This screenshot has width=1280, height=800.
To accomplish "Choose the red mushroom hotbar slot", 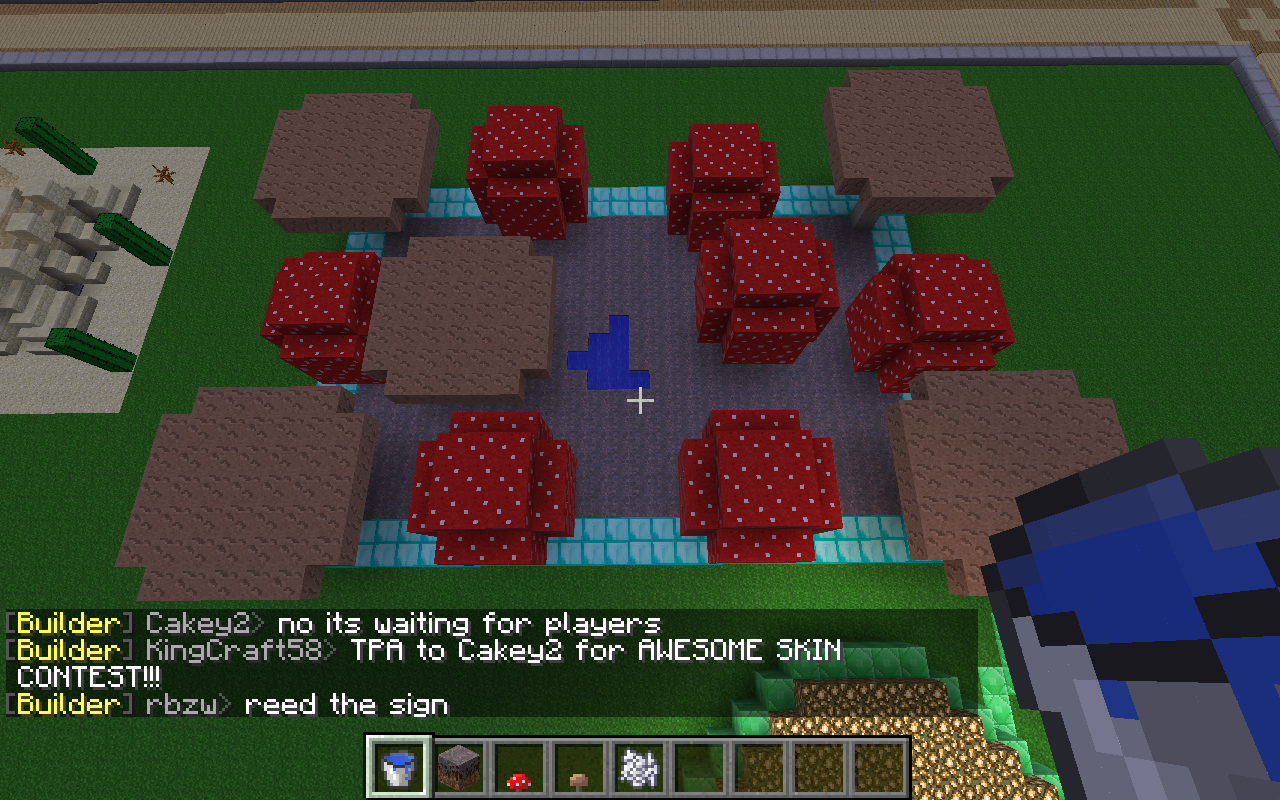I will click(518, 768).
